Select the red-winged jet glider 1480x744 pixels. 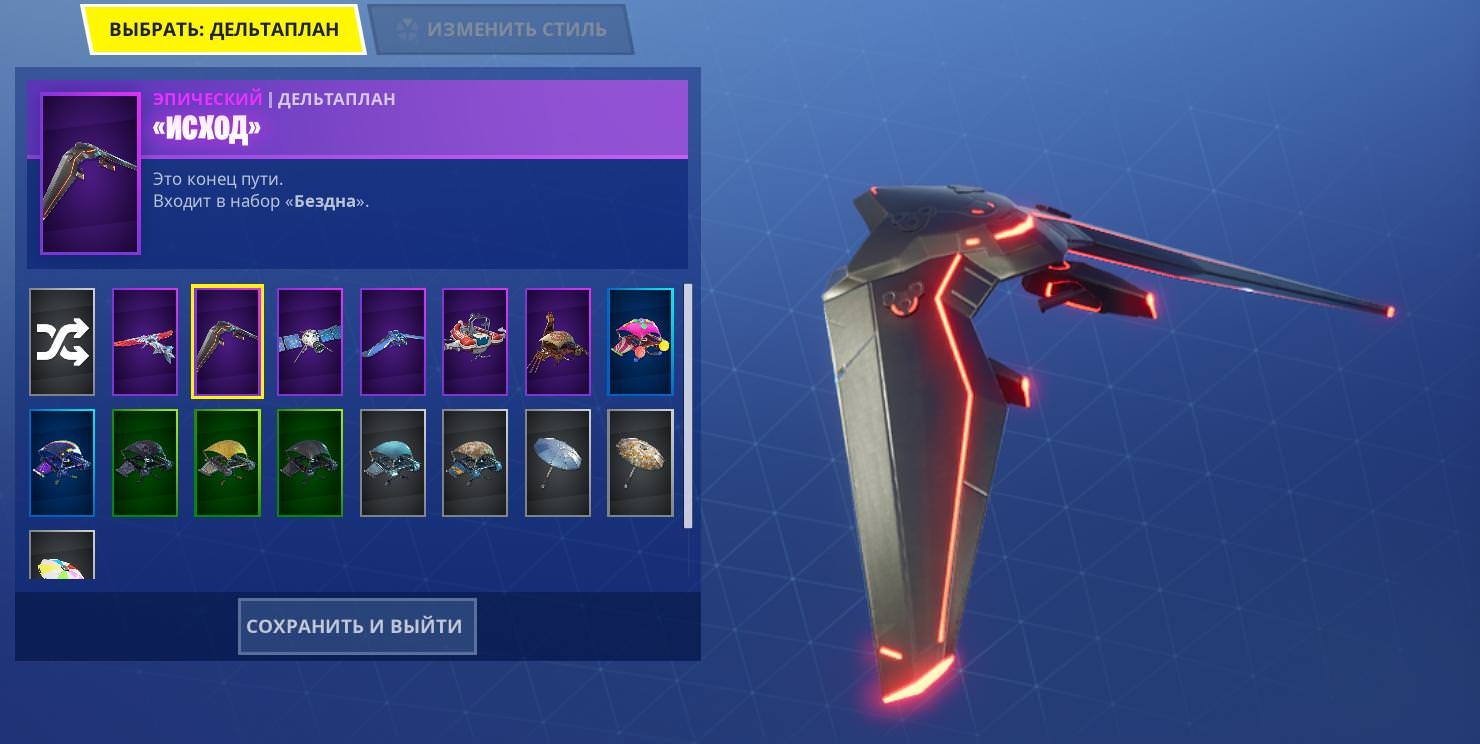click(145, 342)
